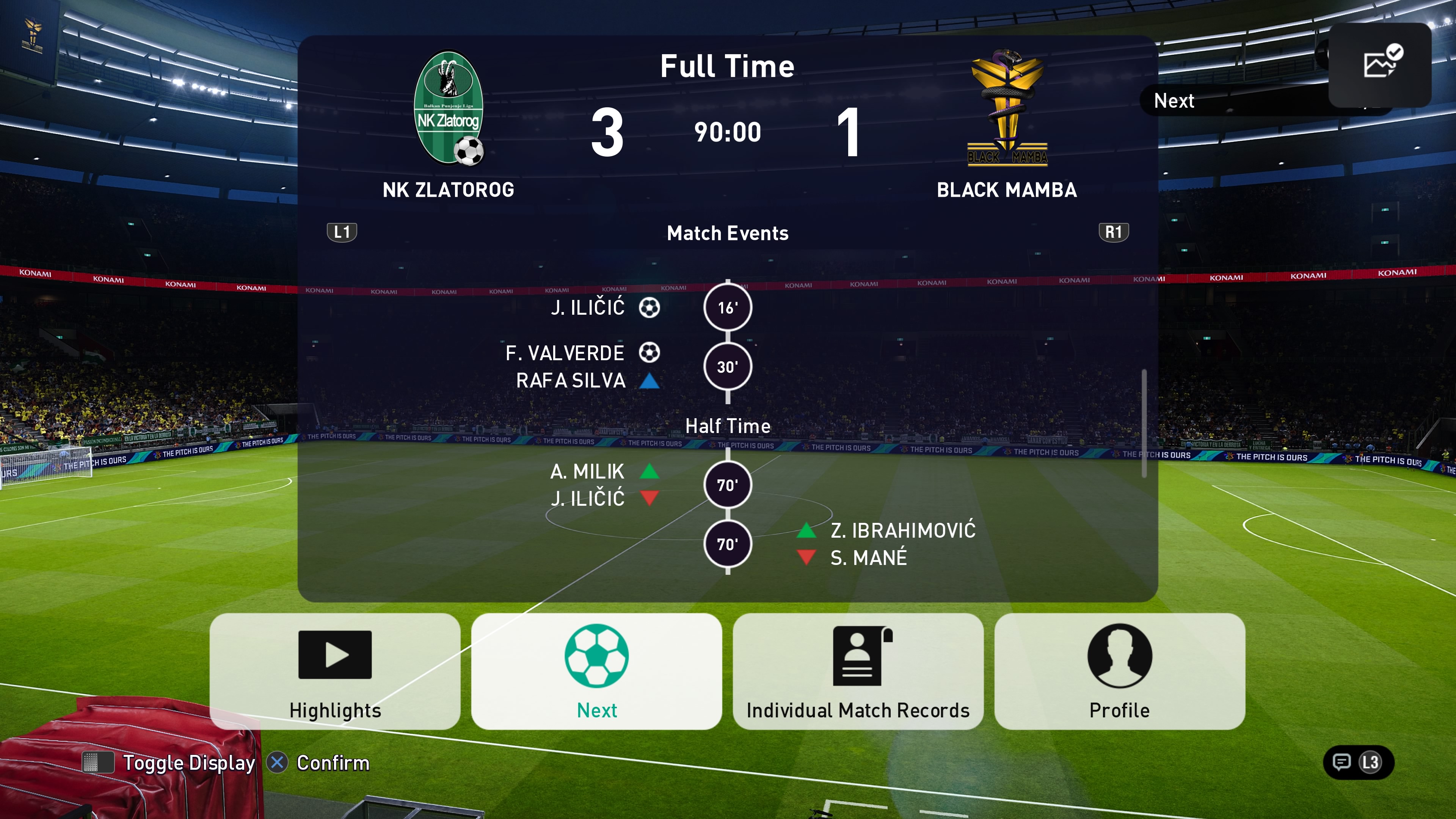Click the screenshot-saved notification icon
1456x819 pixels.
tap(1380, 63)
